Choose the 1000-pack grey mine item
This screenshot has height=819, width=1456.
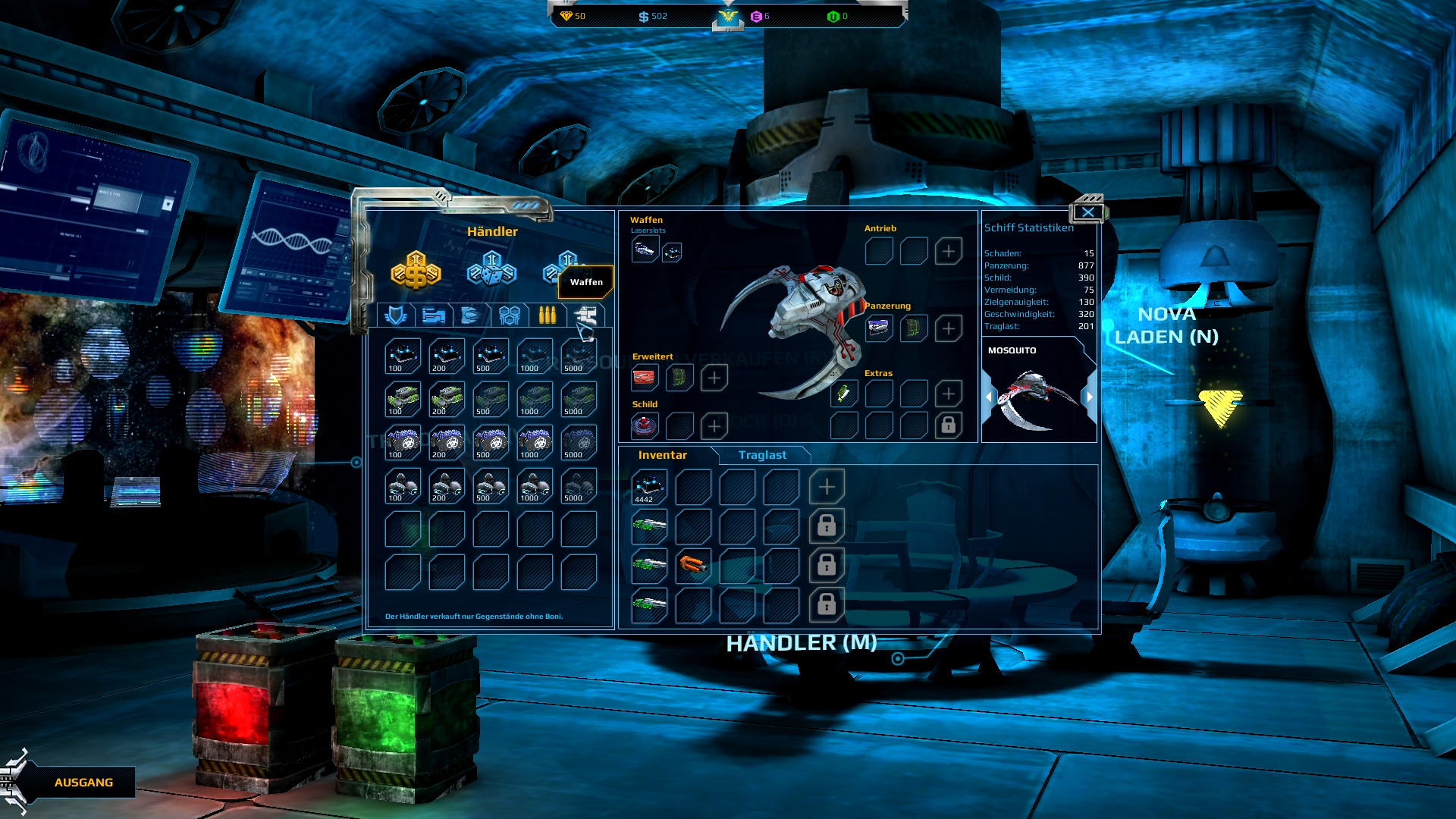[535, 486]
